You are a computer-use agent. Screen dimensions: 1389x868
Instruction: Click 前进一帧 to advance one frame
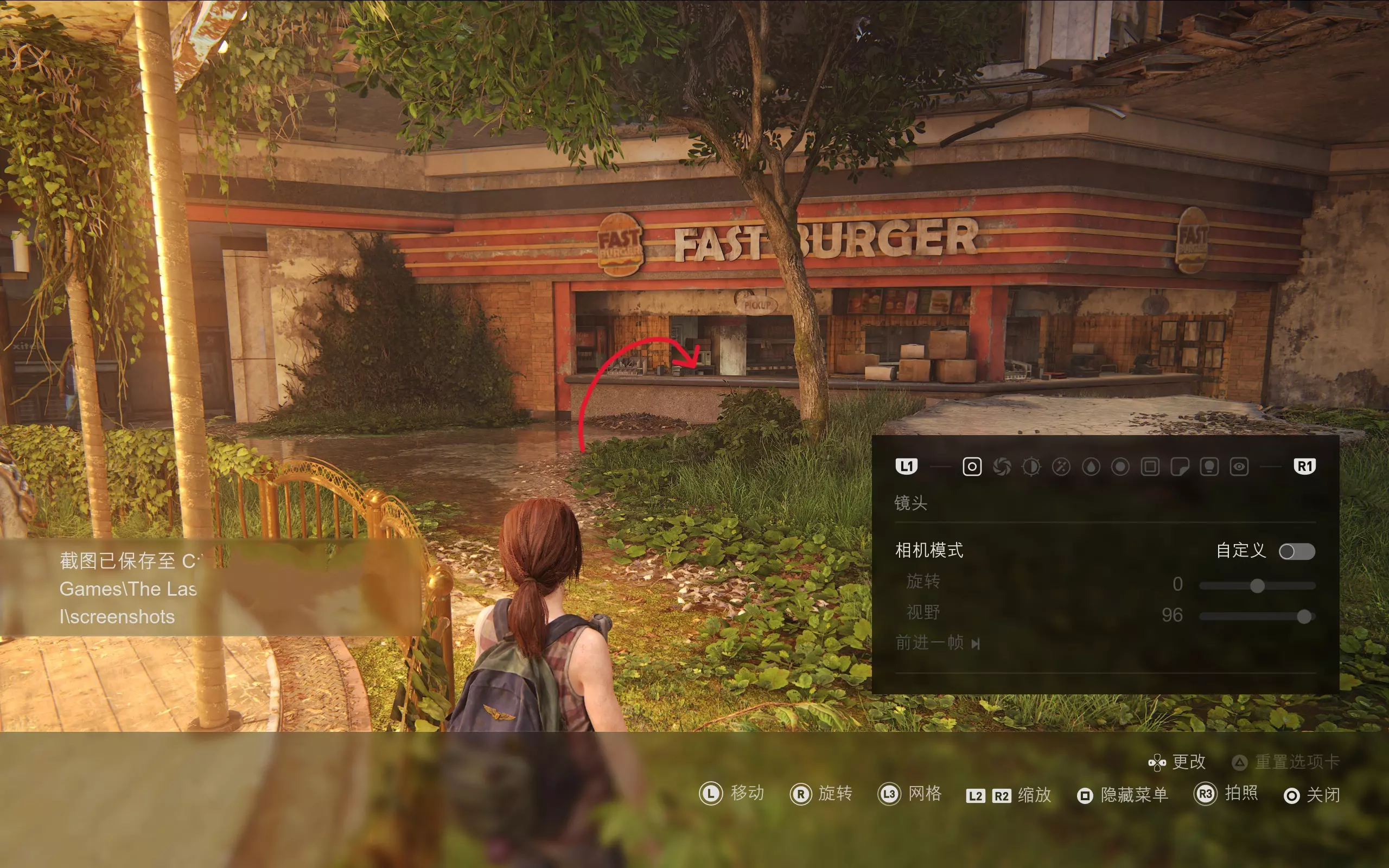point(937,643)
